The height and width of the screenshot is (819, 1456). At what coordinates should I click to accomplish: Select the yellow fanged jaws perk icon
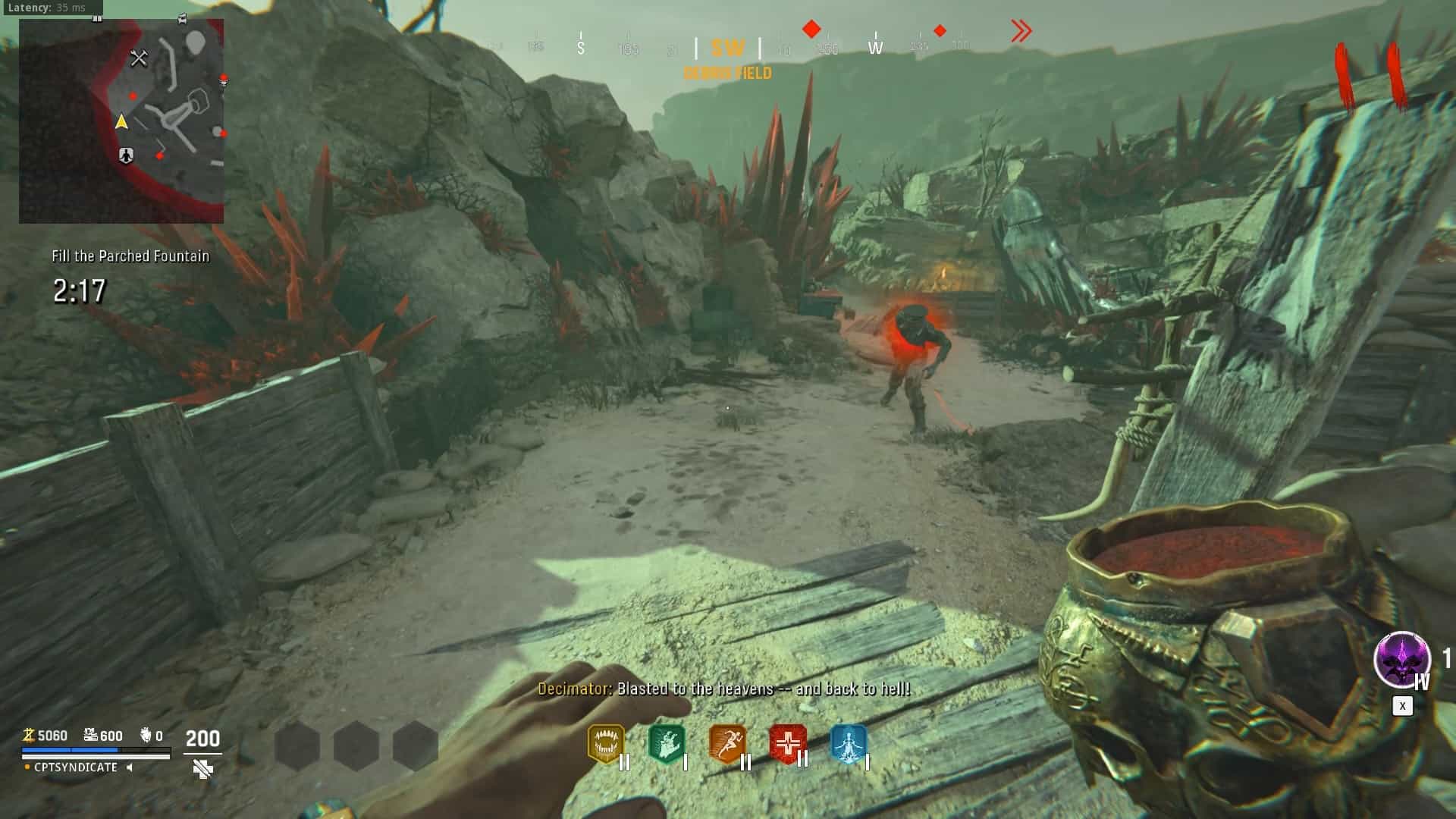click(x=606, y=744)
